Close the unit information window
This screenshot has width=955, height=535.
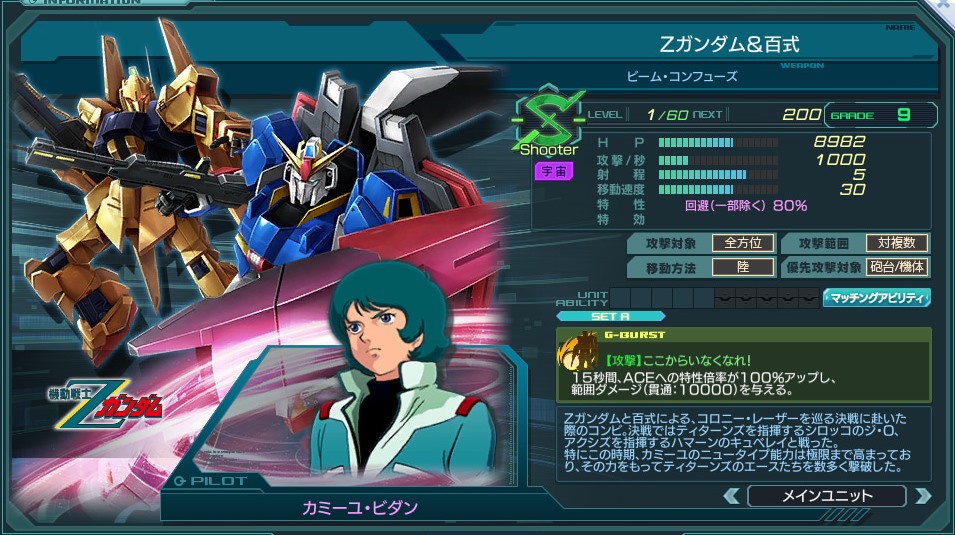(x=944, y=6)
